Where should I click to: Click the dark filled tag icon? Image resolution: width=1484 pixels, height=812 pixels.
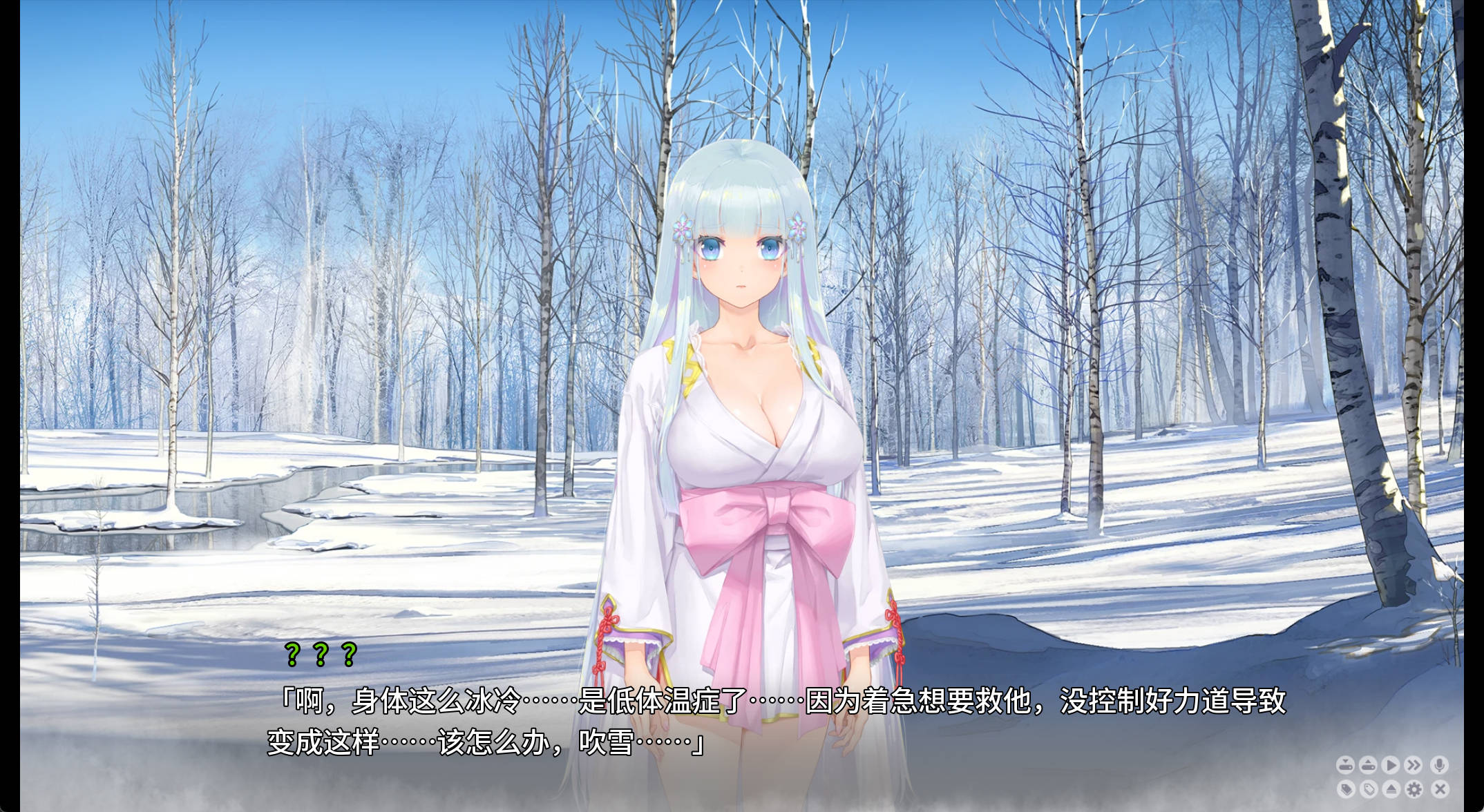1345,789
